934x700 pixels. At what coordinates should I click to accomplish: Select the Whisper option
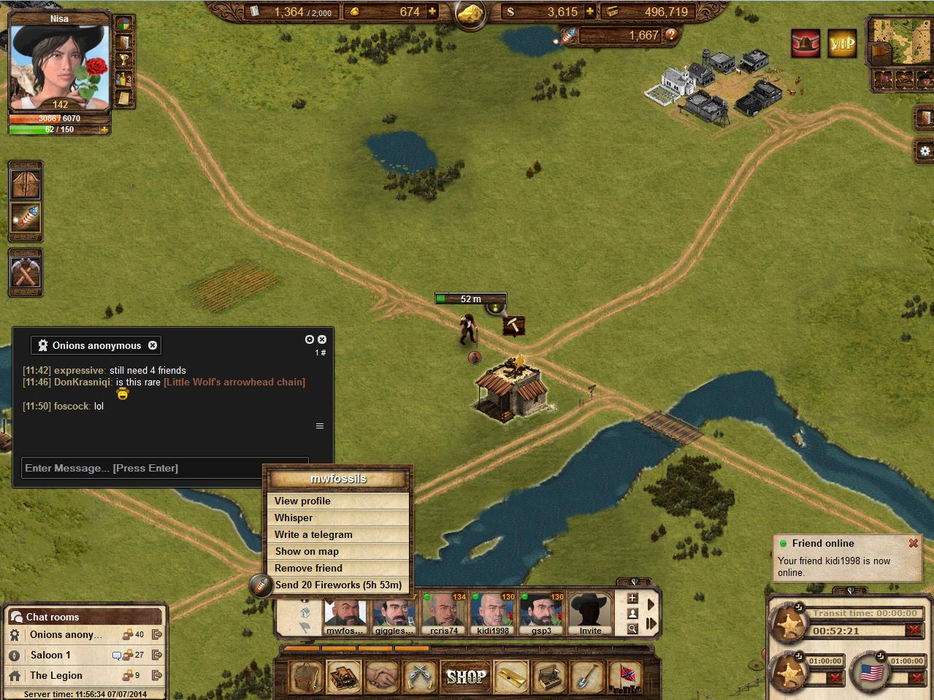click(294, 518)
